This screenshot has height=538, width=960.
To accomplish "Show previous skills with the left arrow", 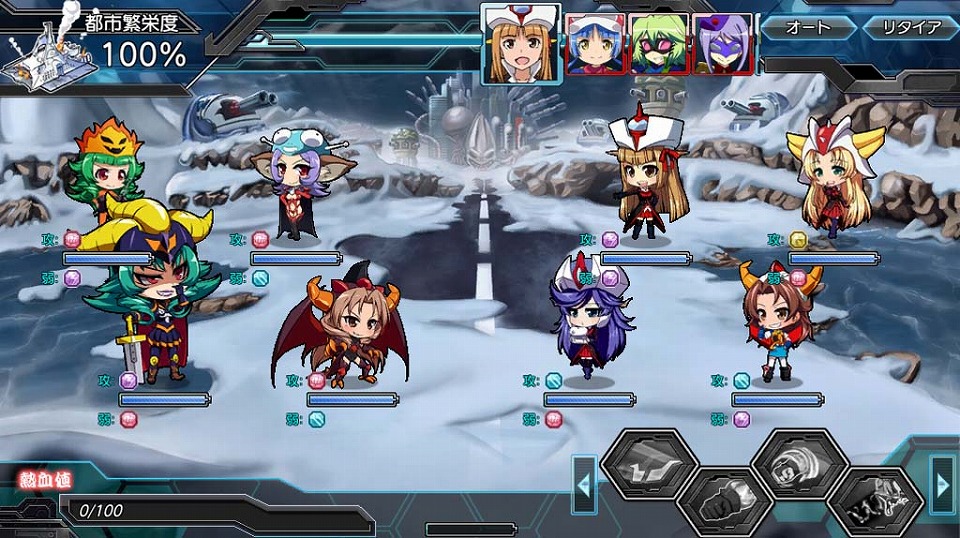I will [584, 485].
